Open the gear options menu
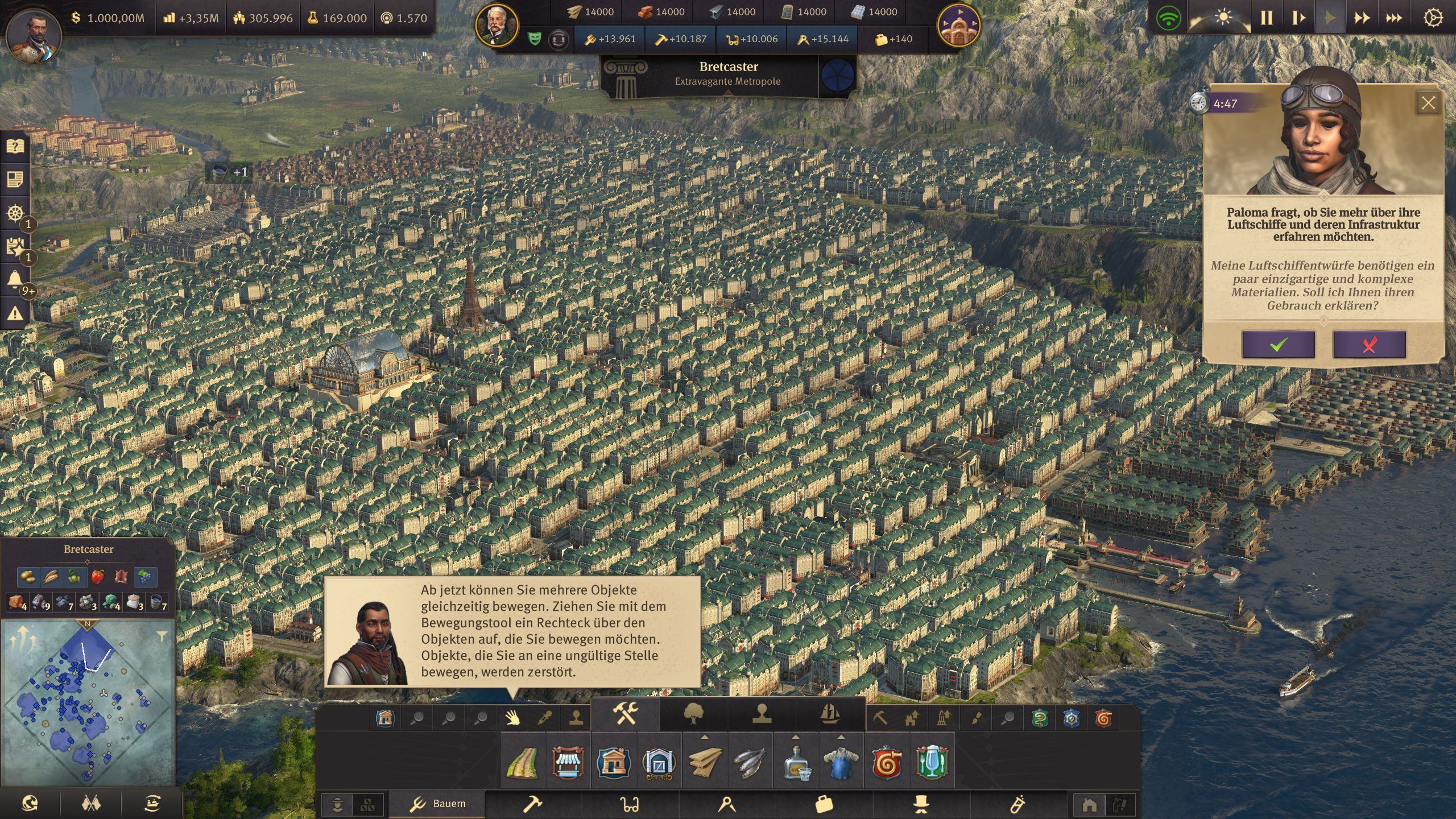The width and height of the screenshot is (1456, 819). 1433,18
